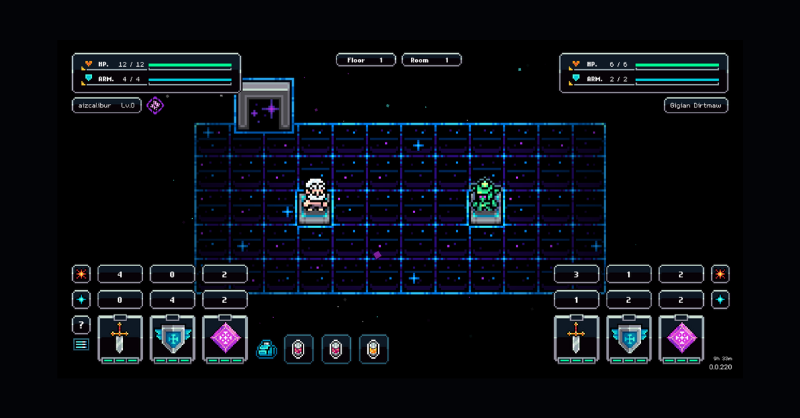Select the player's sword attack card
Image resolution: width=800 pixels, height=418 pixels.
[120, 338]
